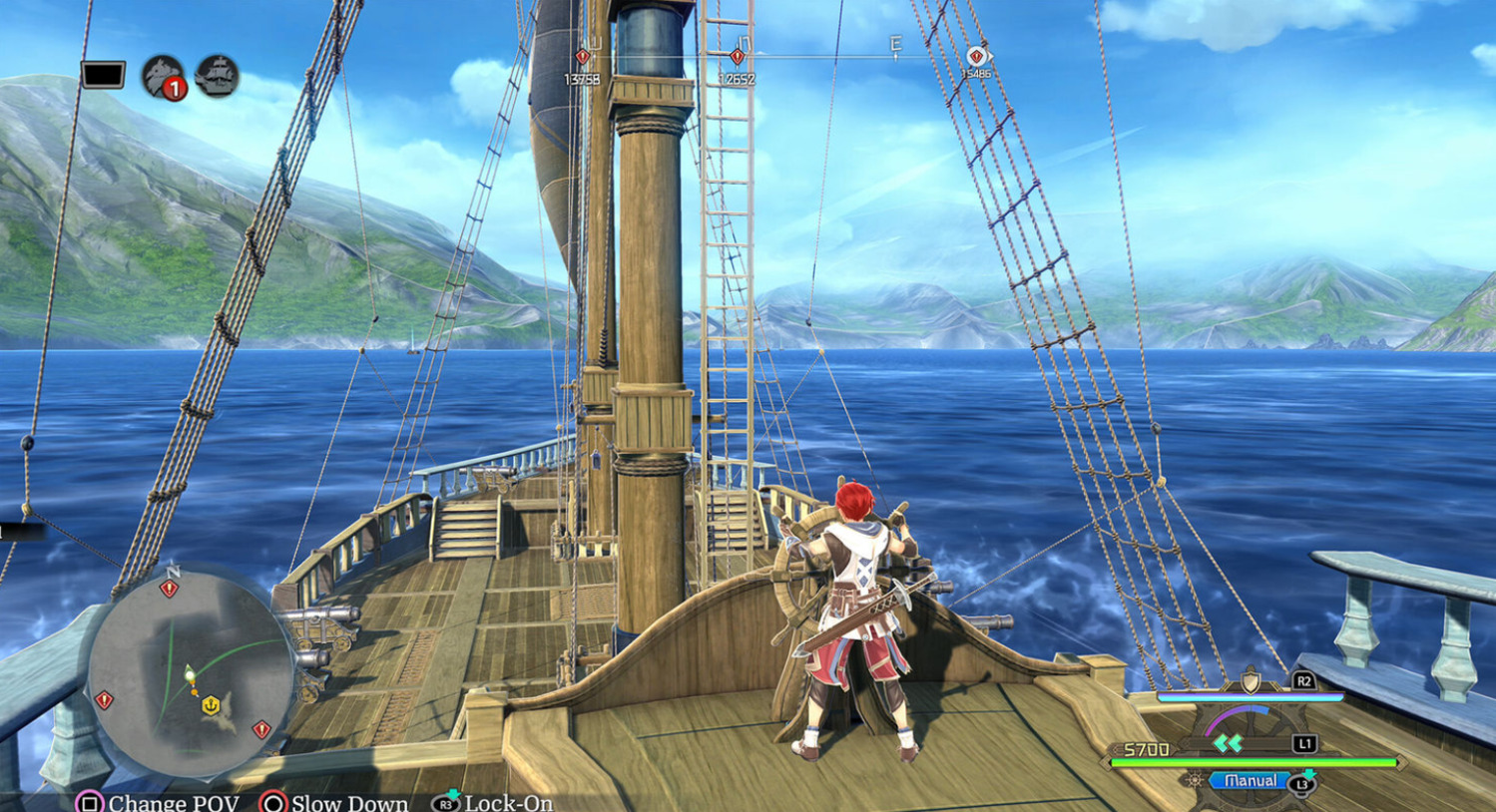Open the circular minimap

190,670
